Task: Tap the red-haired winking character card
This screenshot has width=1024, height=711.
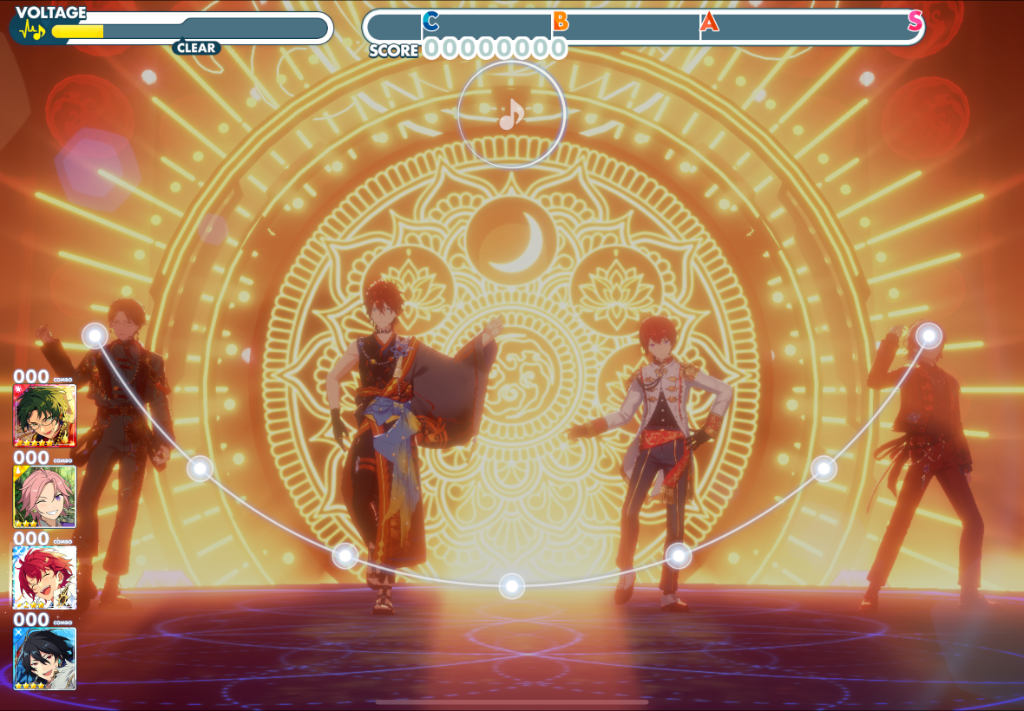Action: (x=44, y=577)
